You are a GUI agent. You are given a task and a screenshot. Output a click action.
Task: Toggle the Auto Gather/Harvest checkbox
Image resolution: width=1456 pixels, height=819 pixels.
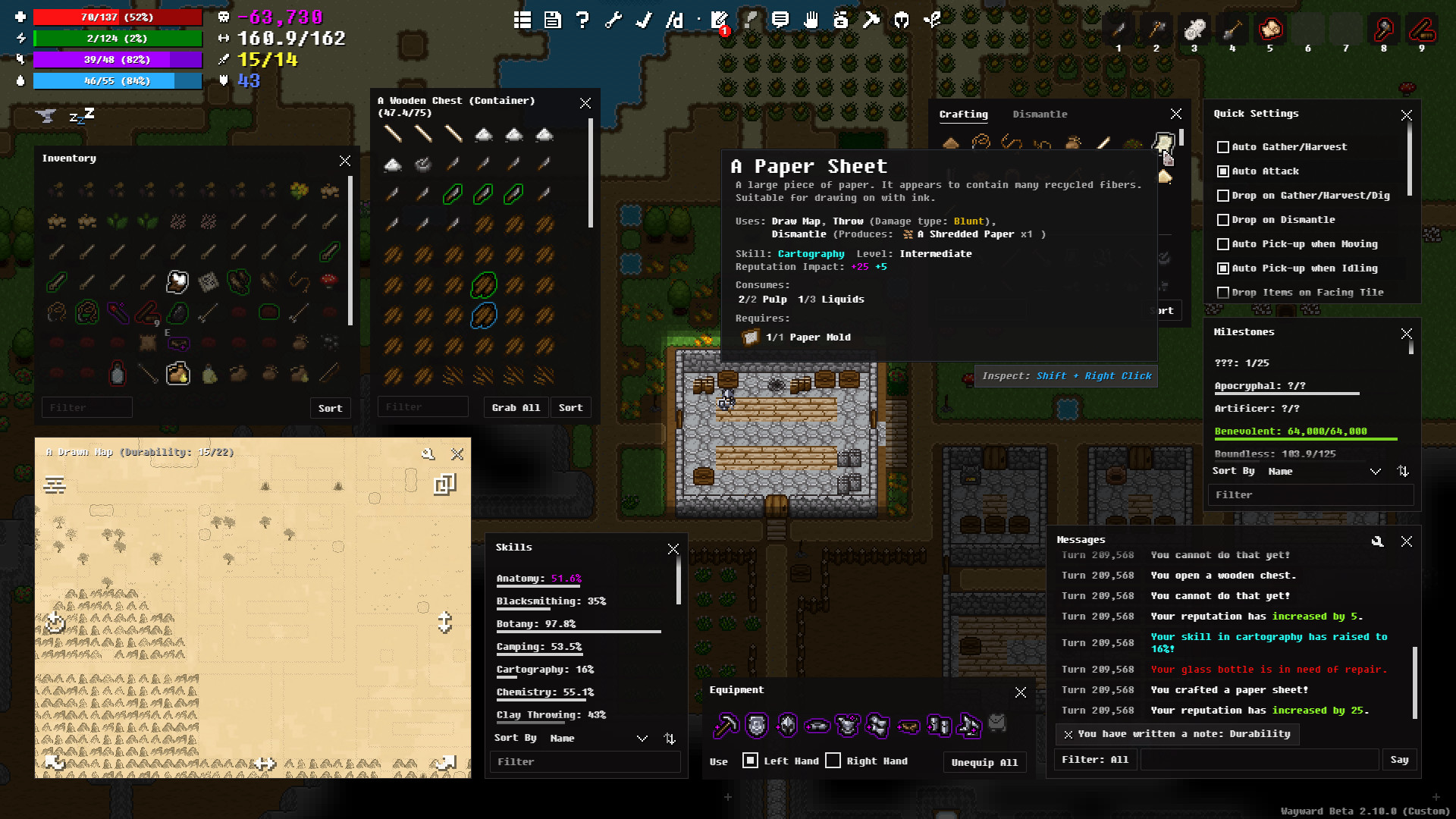click(x=1223, y=147)
